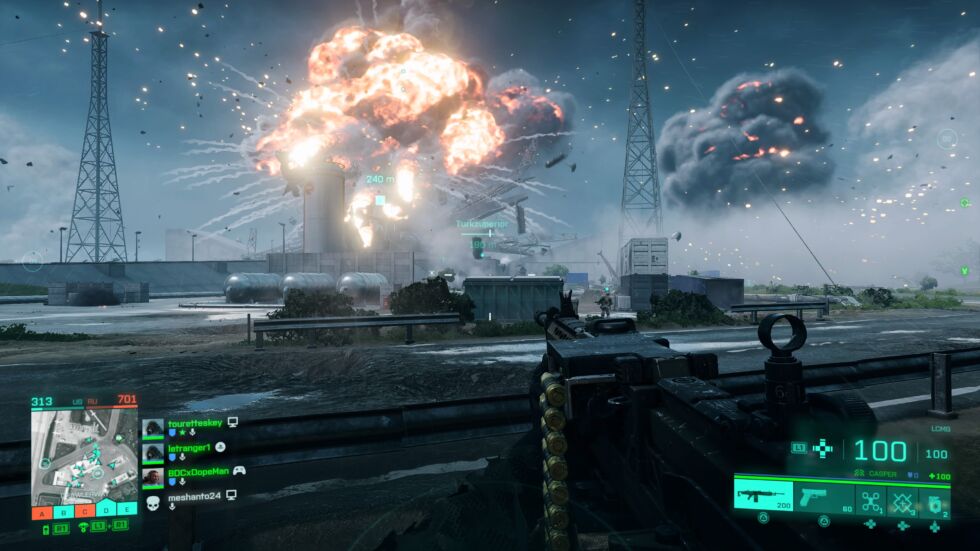Select objective B on the capture bar
The height and width of the screenshot is (551, 980).
point(62,513)
